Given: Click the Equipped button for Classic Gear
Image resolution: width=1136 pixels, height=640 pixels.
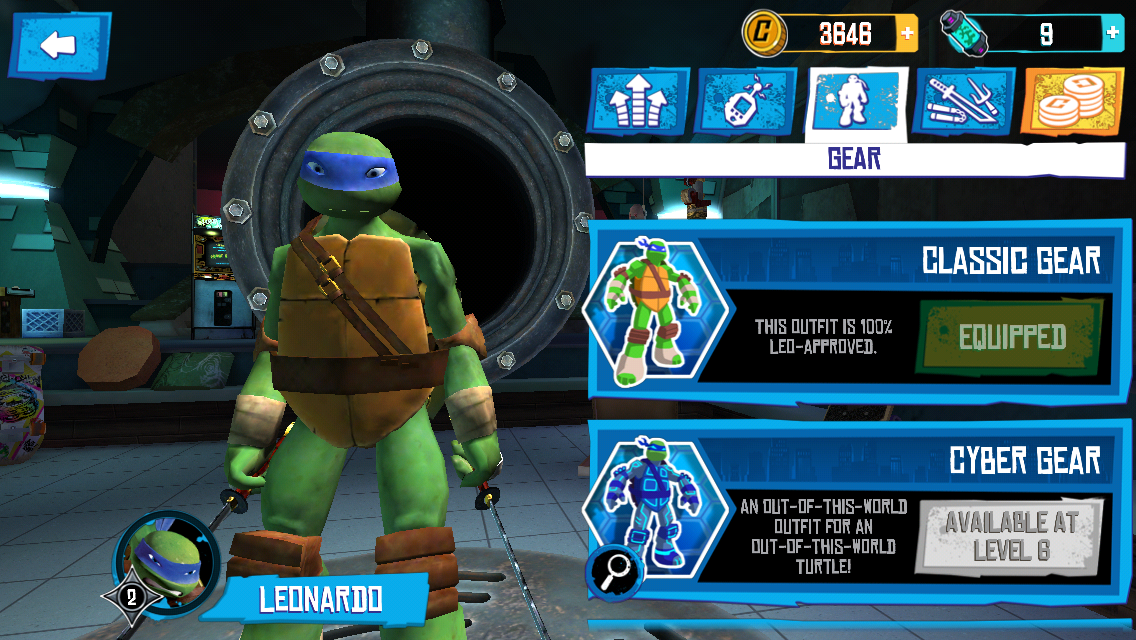Looking at the screenshot, I should [1011, 337].
